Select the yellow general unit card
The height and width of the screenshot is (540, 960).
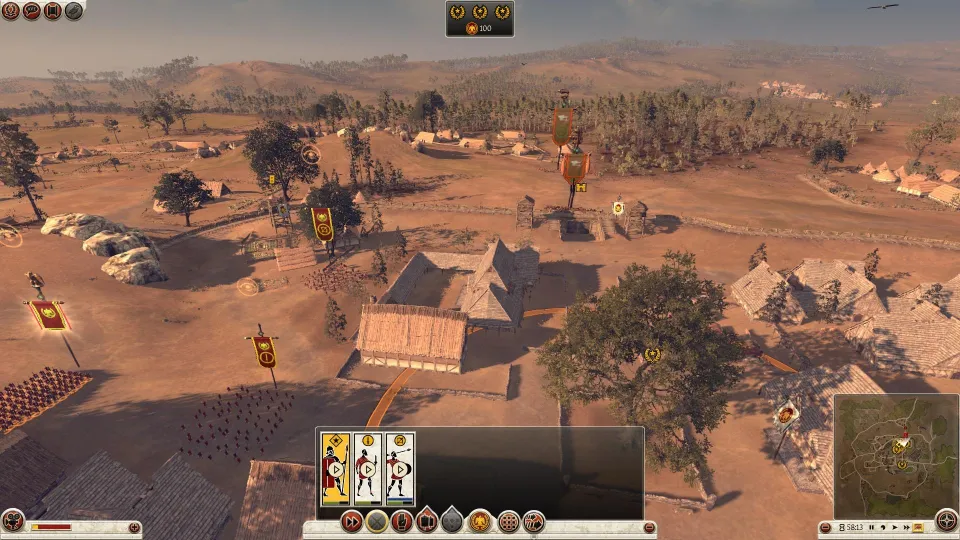point(335,467)
